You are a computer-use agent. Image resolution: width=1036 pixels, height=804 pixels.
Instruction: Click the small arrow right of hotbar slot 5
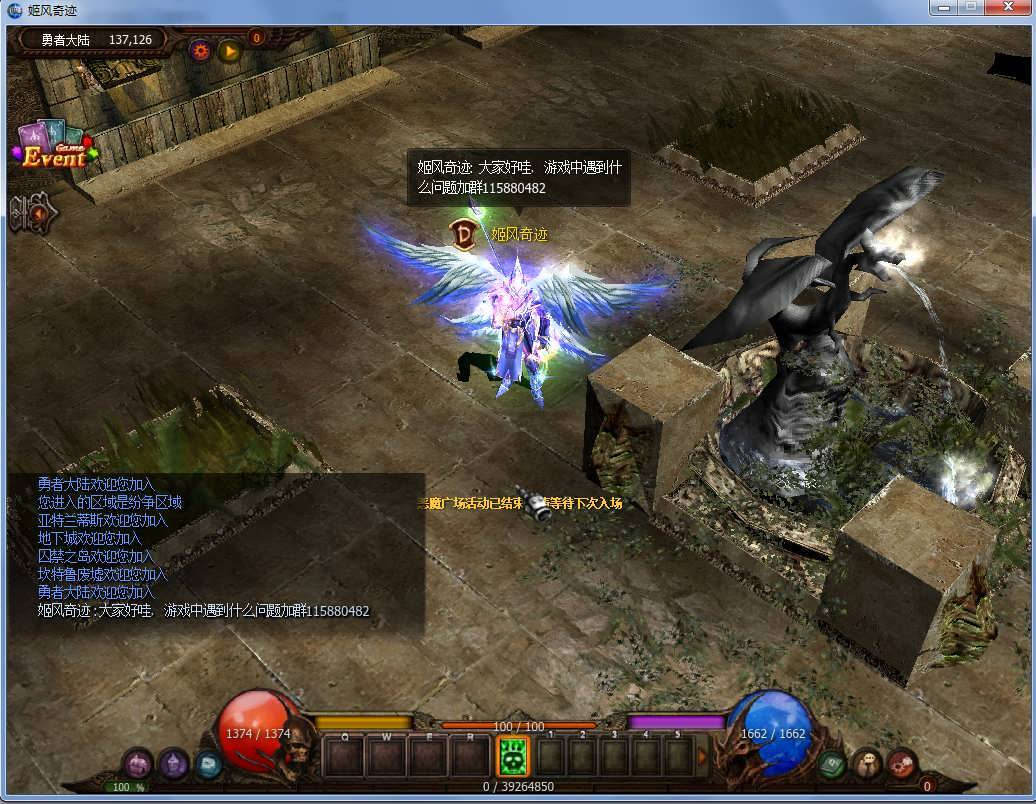(x=702, y=756)
